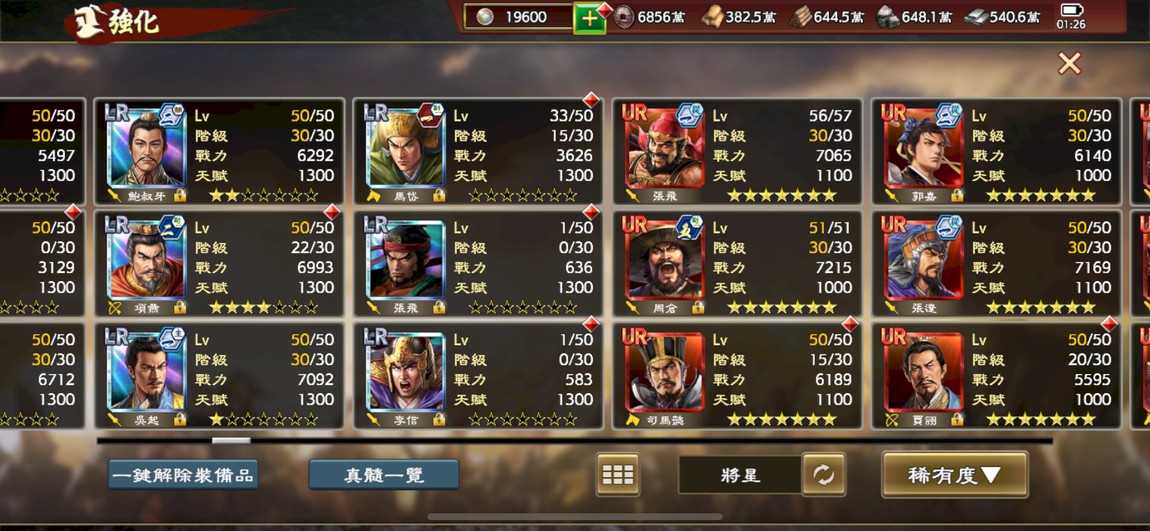Screen dimensions: 1150x531
Task: Choose the LR general 馬岱 card
Action: click(478, 151)
